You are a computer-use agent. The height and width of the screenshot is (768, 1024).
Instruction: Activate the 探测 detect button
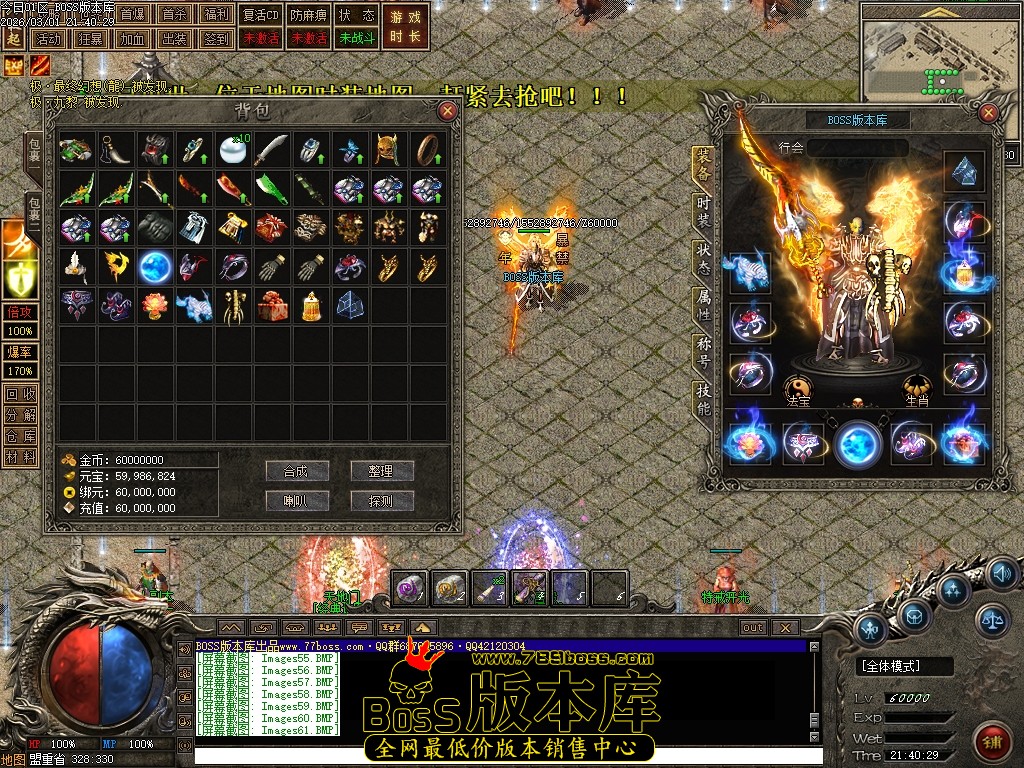click(381, 501)
